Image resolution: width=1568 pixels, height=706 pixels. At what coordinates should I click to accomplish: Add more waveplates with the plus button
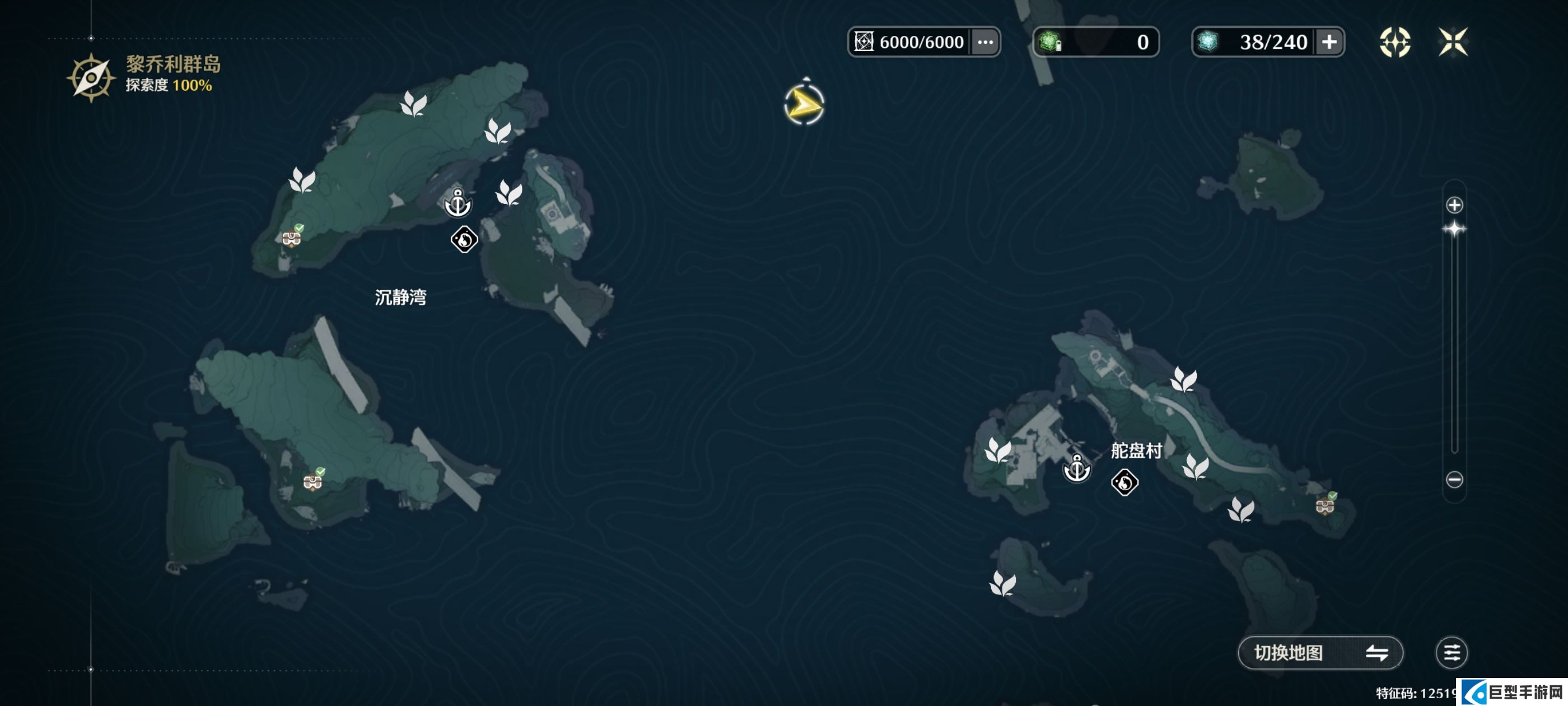pyautogui.click(x=1329, y=42)
